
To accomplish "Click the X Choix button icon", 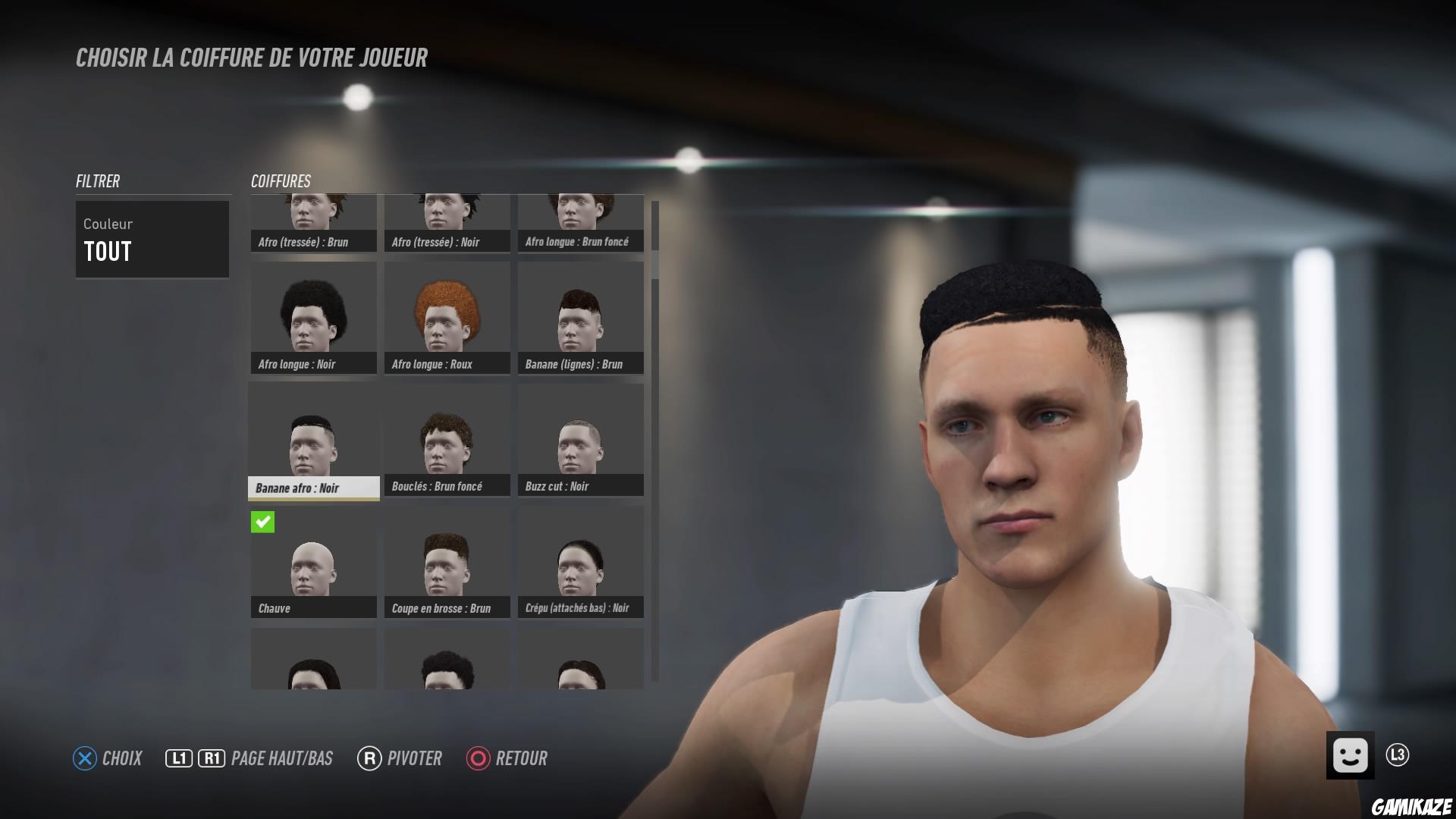I will pyautogui.click(x=83, y=758).
